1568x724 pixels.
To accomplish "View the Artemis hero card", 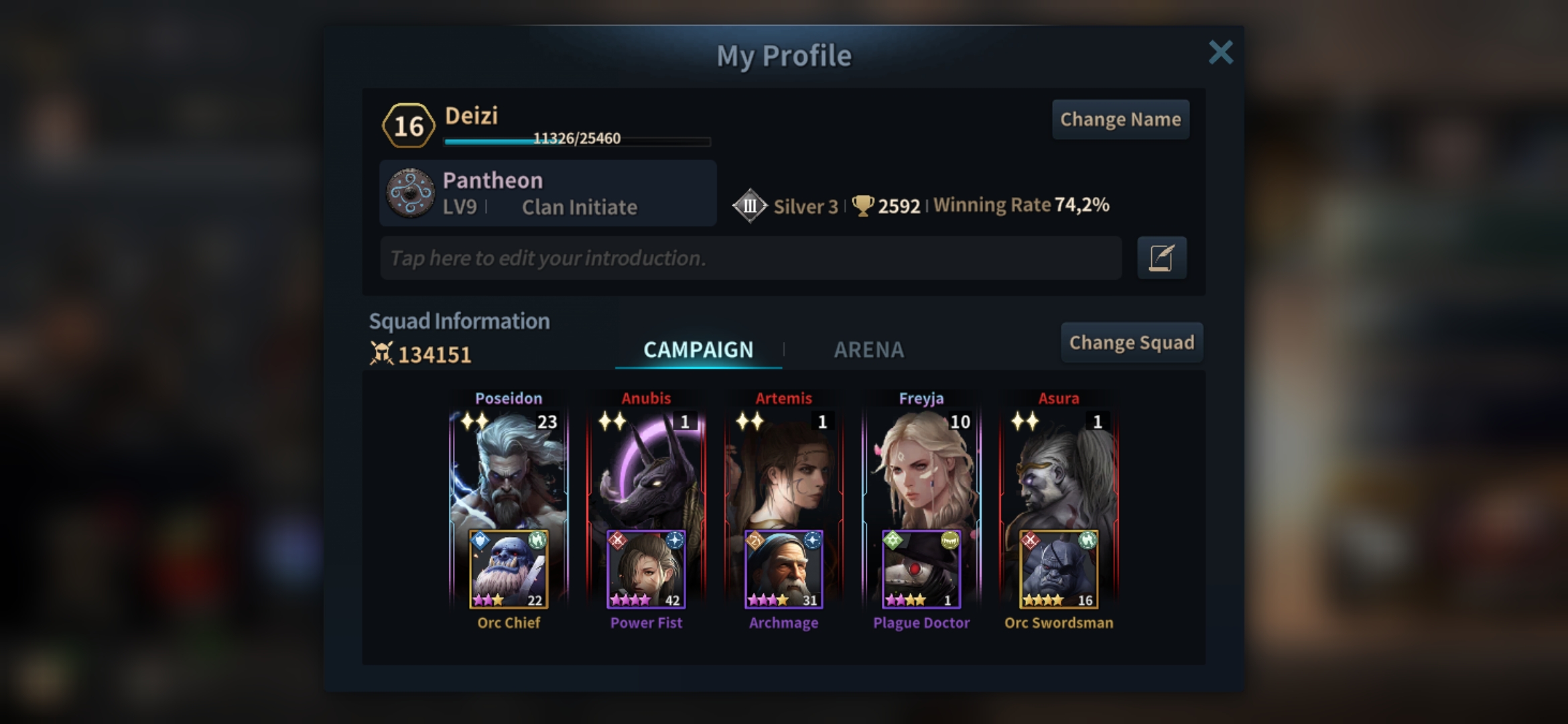I will 783,469.
